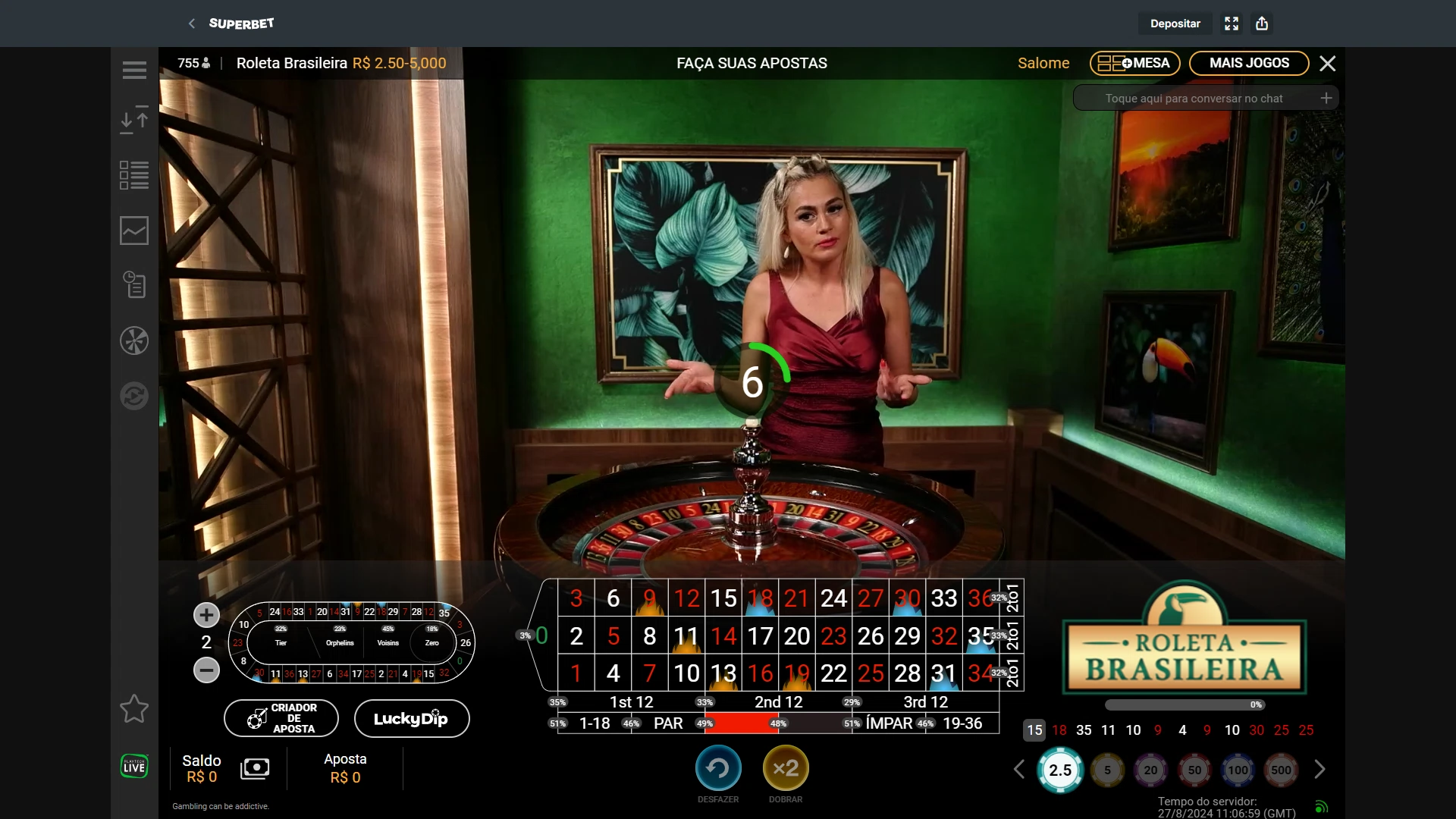
Task: Place a random LuckyDip bet
Action: tap(411, 718)
